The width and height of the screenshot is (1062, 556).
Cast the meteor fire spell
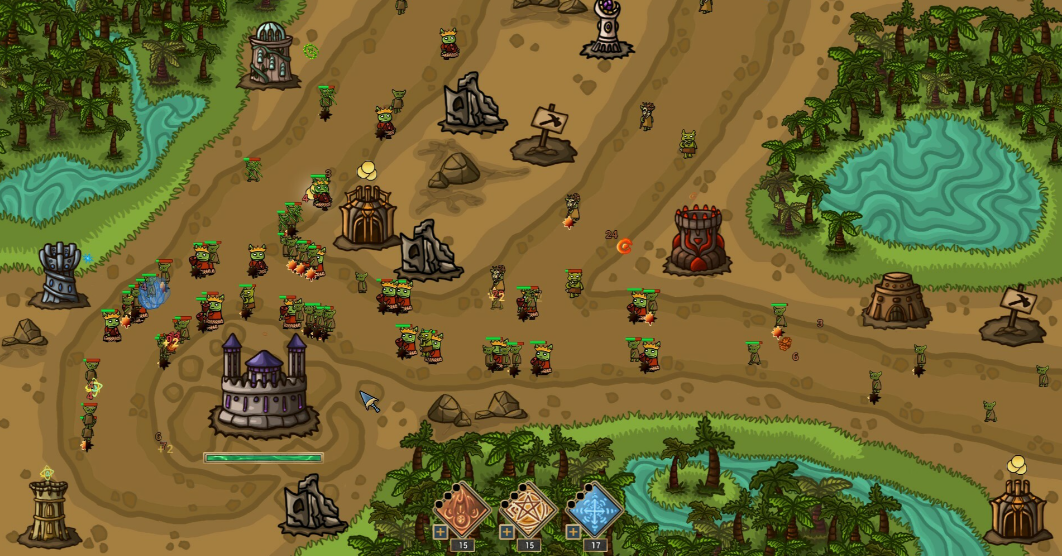463,508
